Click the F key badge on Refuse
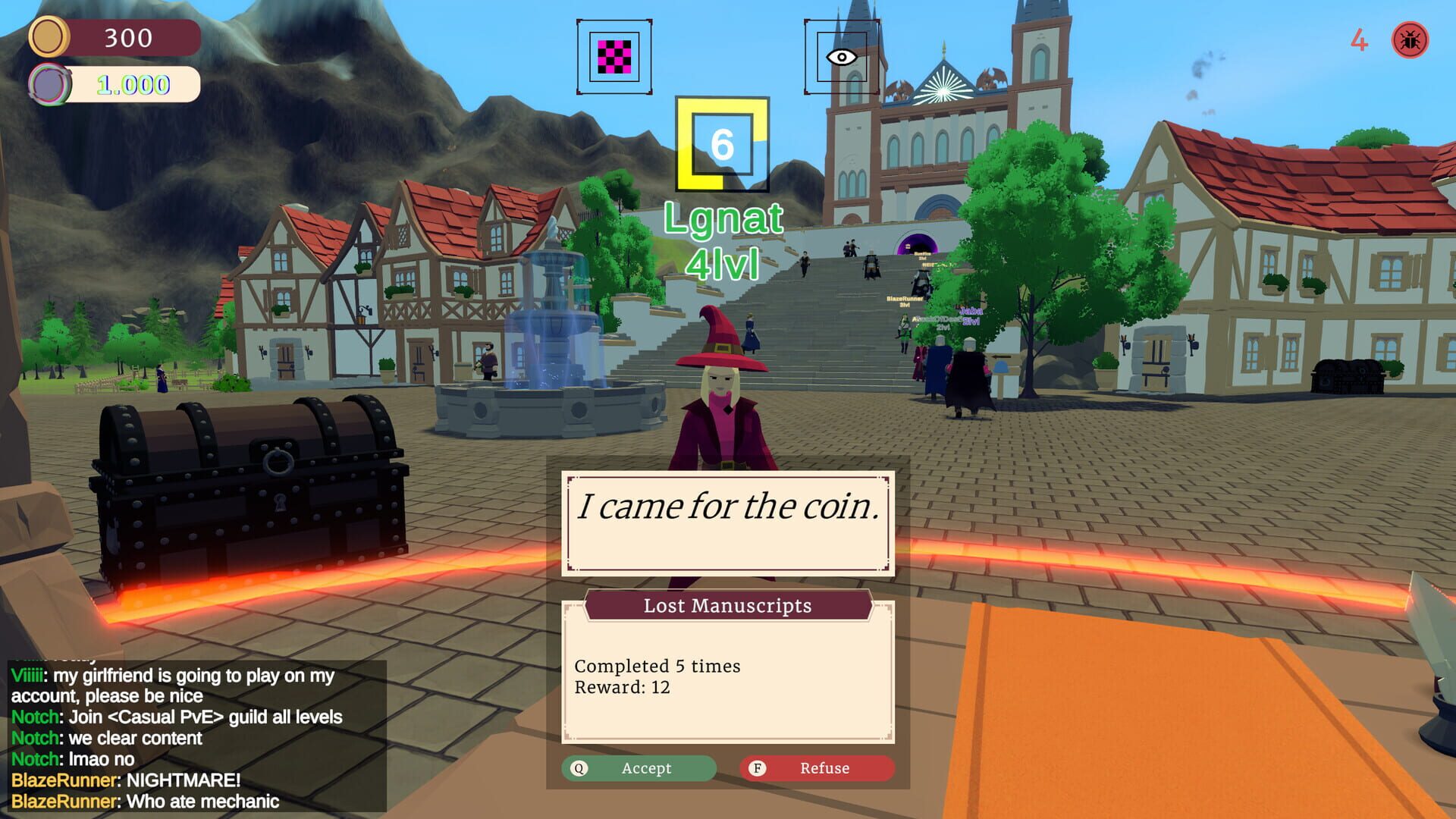 [758, 768]
